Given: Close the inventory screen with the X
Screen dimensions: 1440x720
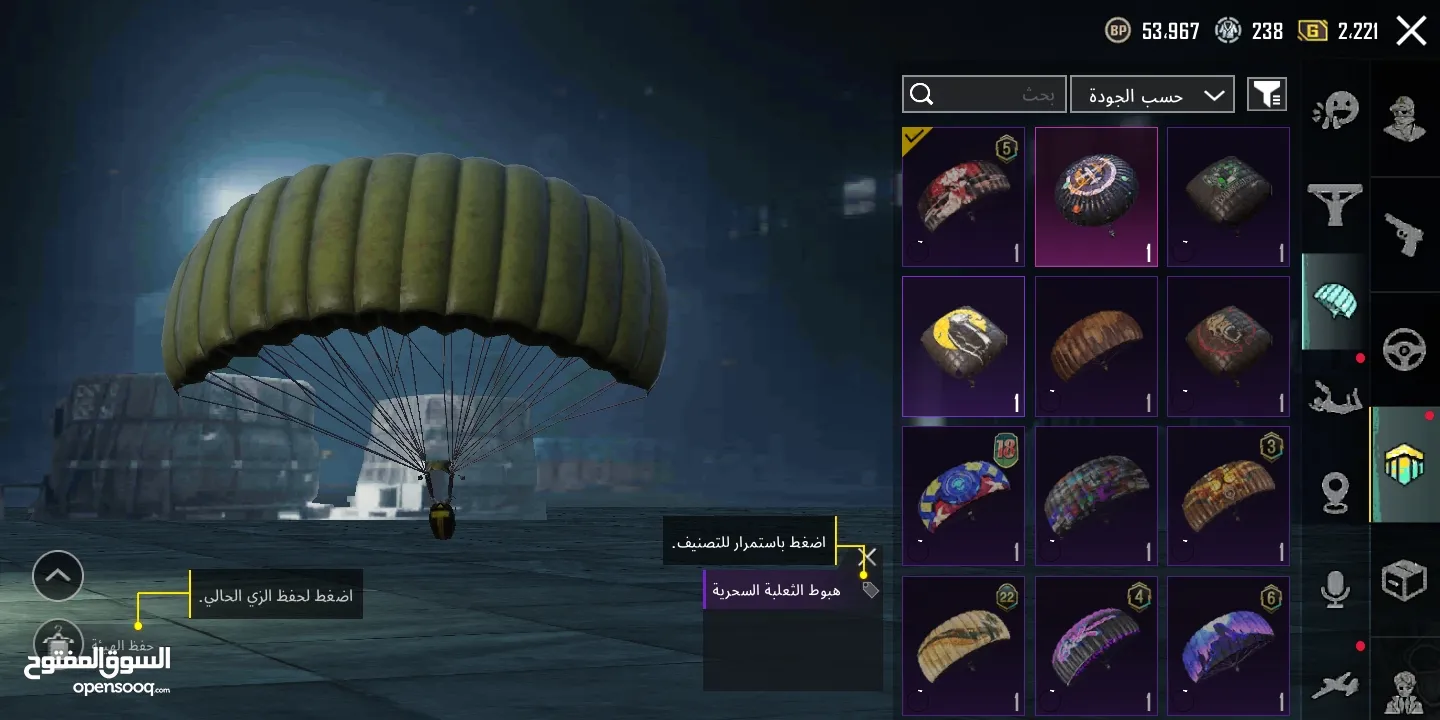Looking at the screenshot, I should [x=1411, y=31].
